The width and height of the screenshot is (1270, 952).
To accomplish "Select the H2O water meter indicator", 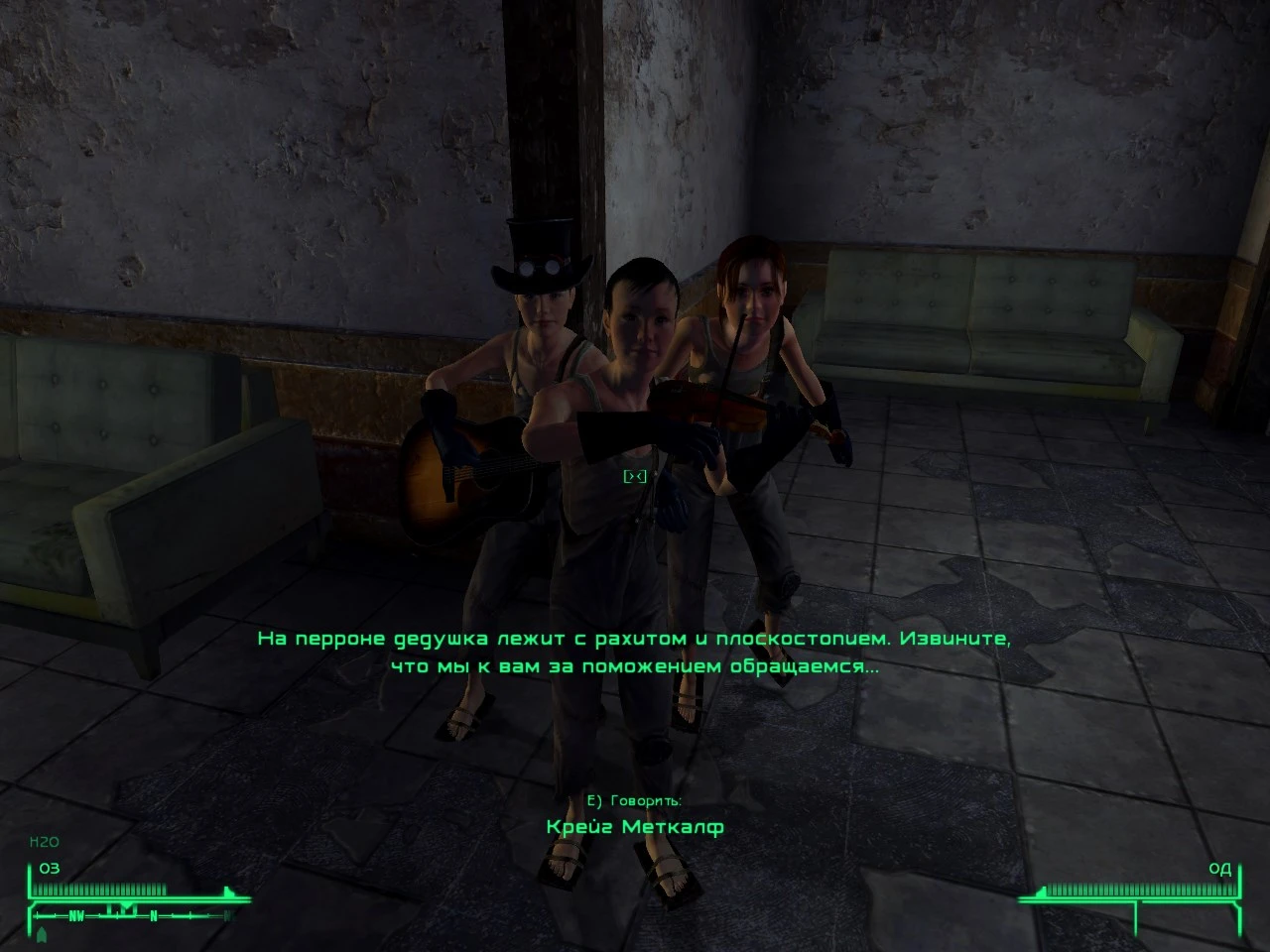I will tap(44, 841).
